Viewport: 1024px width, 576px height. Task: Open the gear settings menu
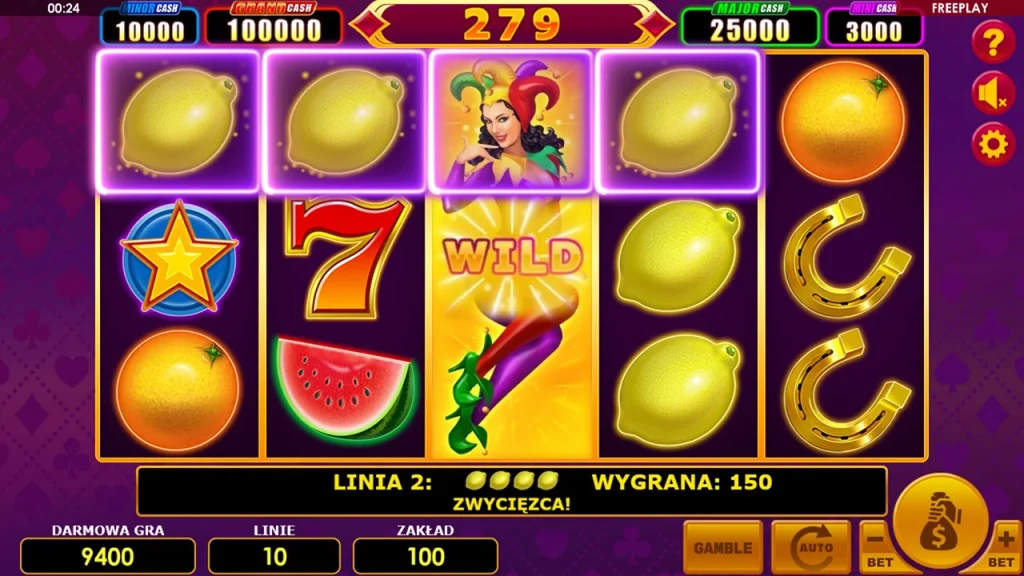pos(993,145)
